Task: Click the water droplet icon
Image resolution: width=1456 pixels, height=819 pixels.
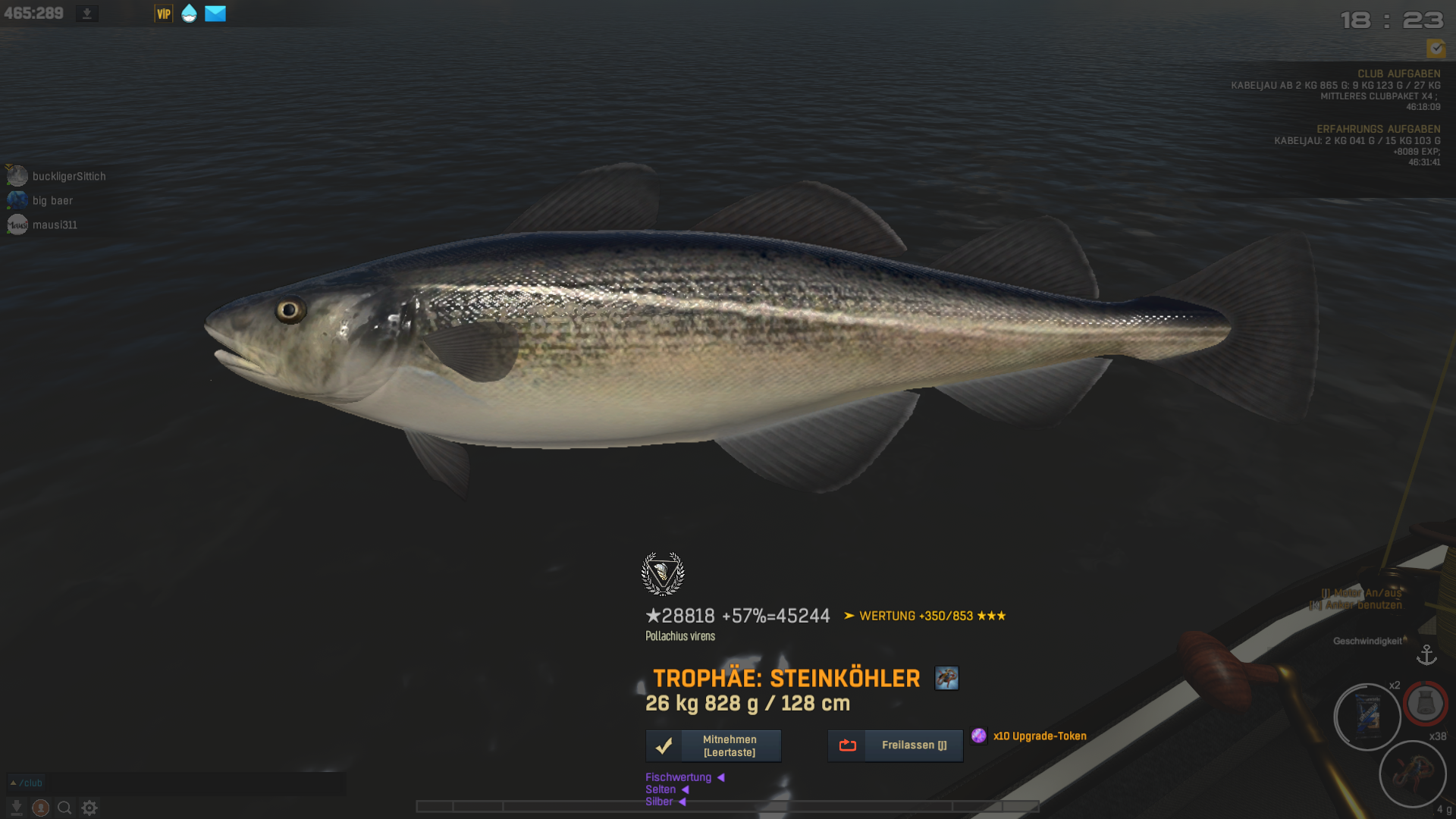Action: coord(189,14)
